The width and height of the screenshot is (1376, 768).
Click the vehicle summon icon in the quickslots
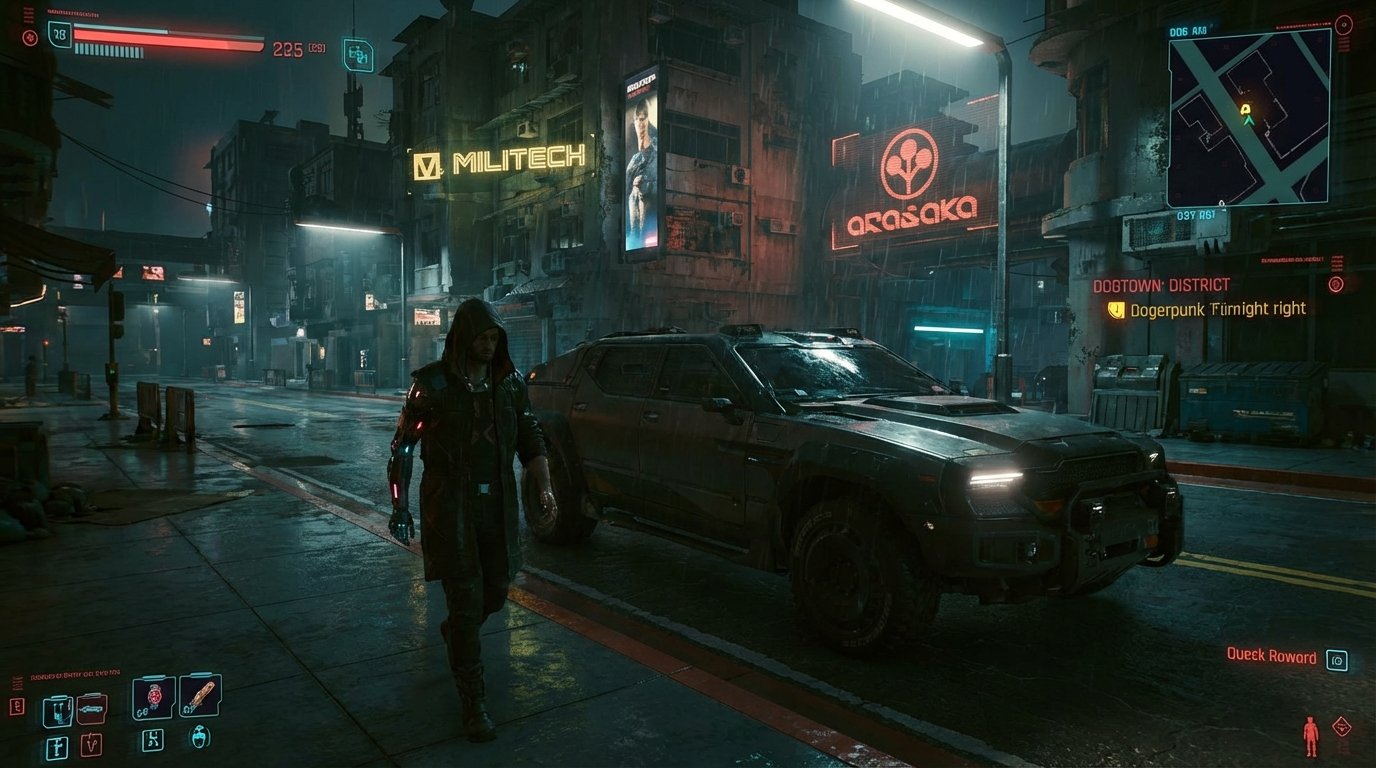(x=90, y=707)
